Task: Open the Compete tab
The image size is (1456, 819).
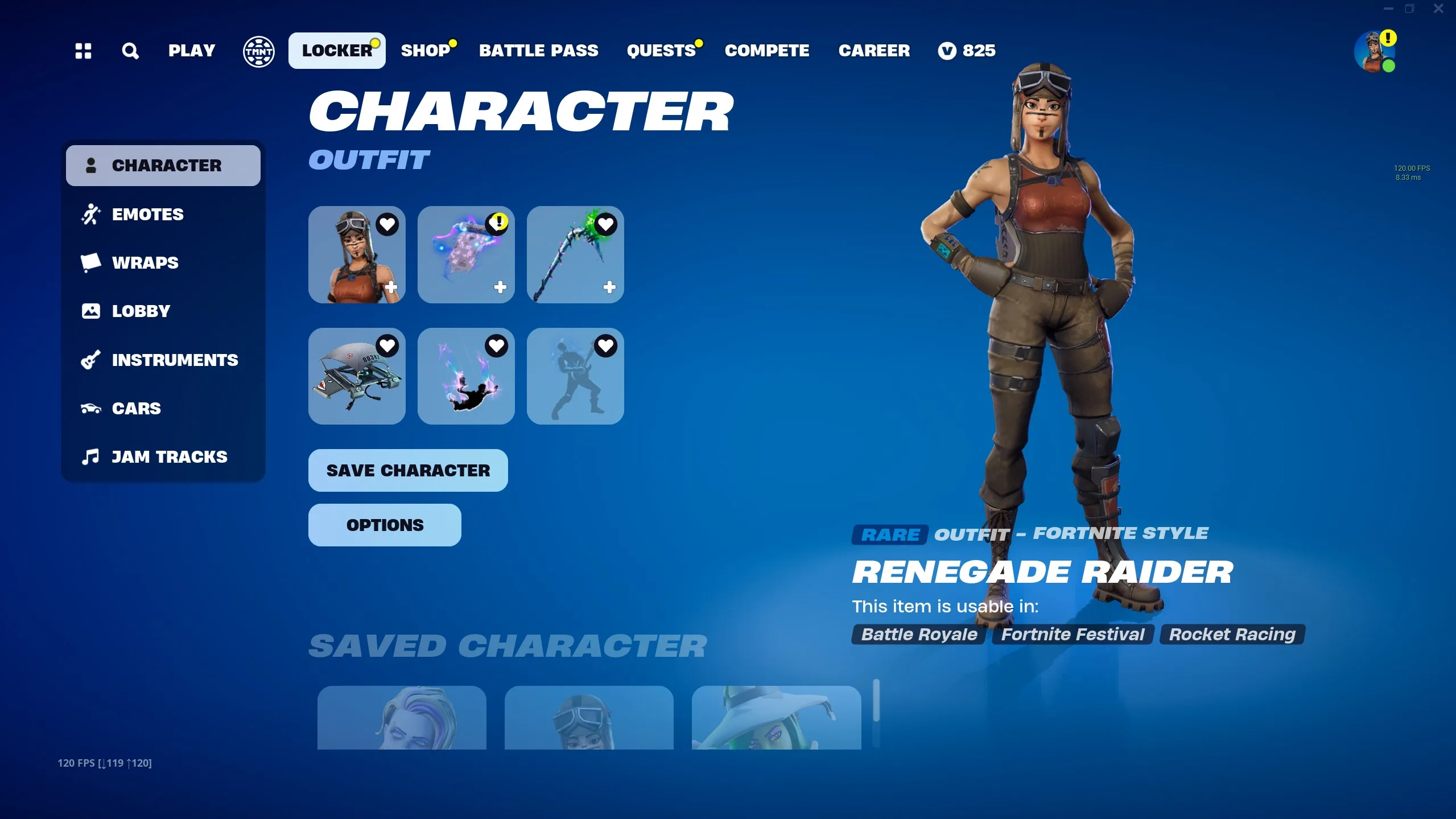Action: (x=766, y=51)
